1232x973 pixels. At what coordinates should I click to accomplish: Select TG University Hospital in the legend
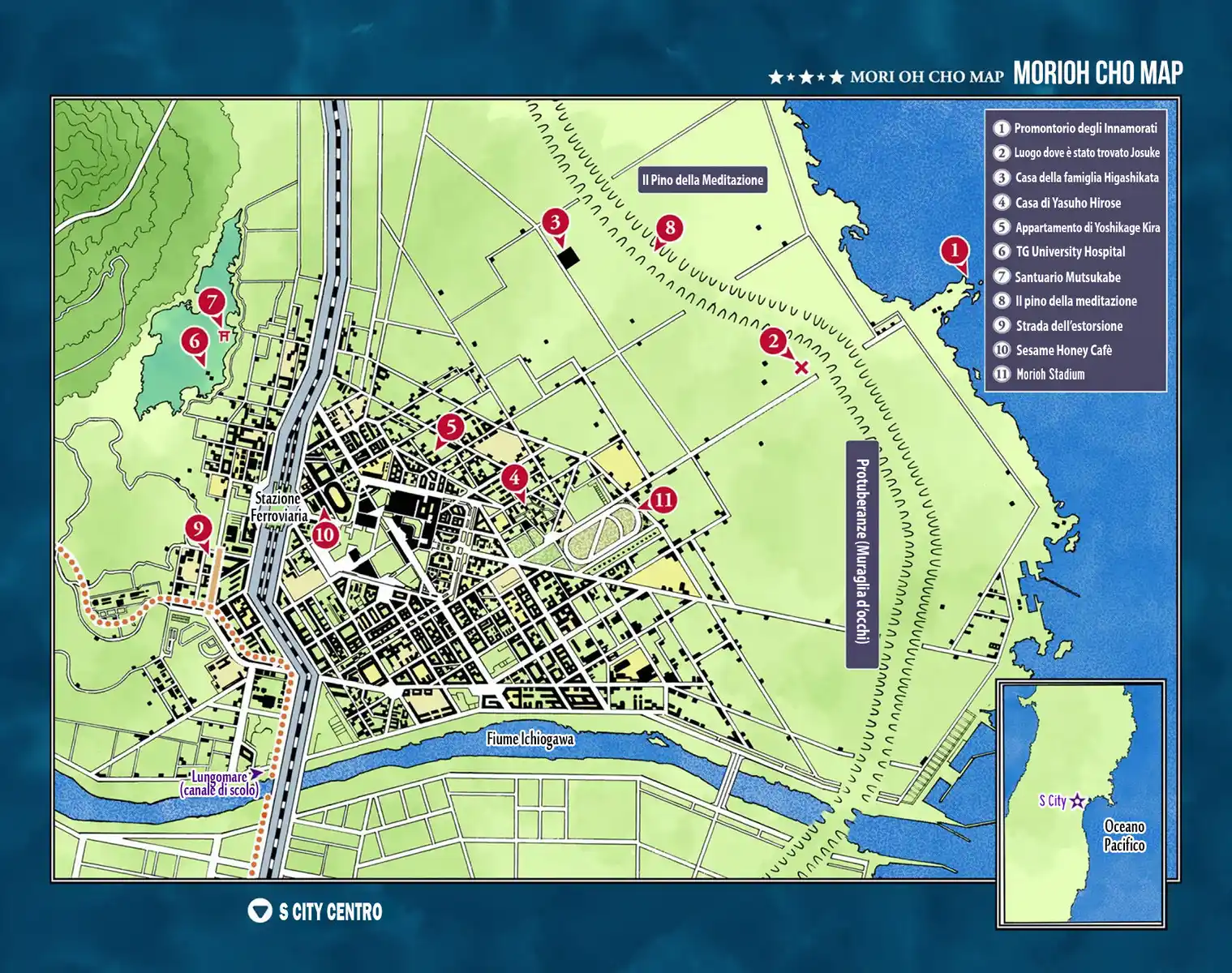pos(1070,252)
